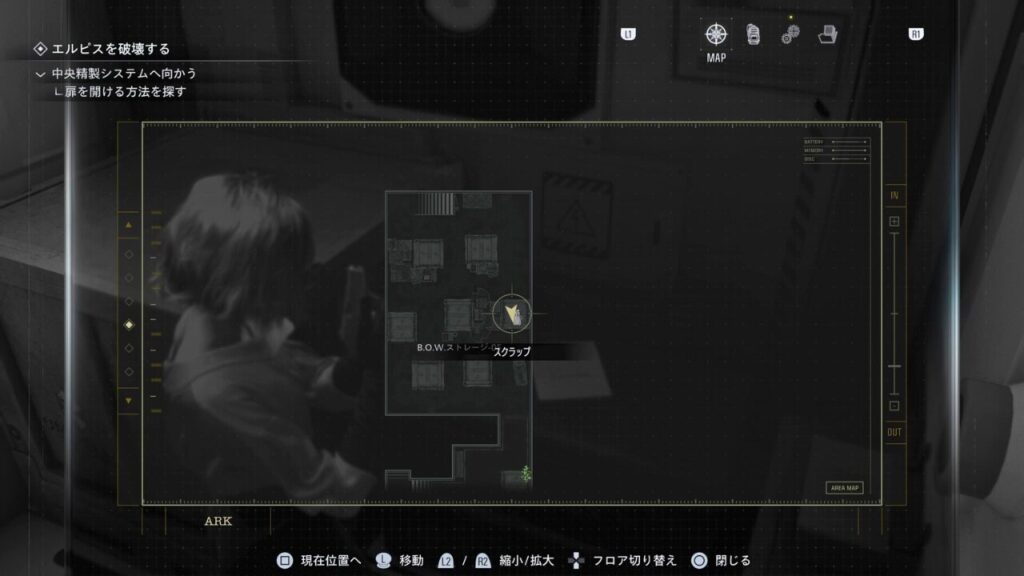Open the files folder tab

tap(827, 35)
